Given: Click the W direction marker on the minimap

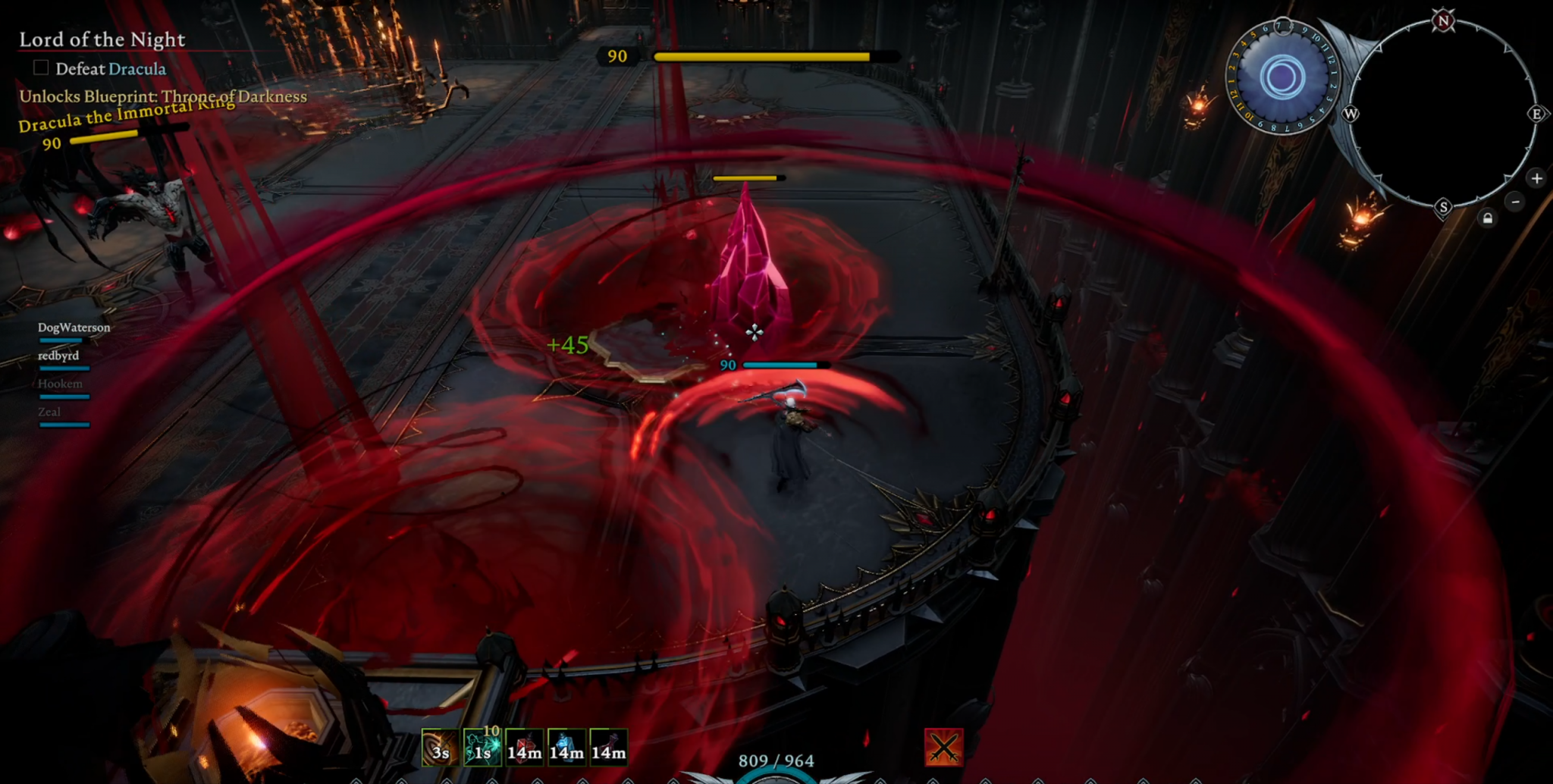Looking at the screenshot, I should click(x=1352, y=114).
